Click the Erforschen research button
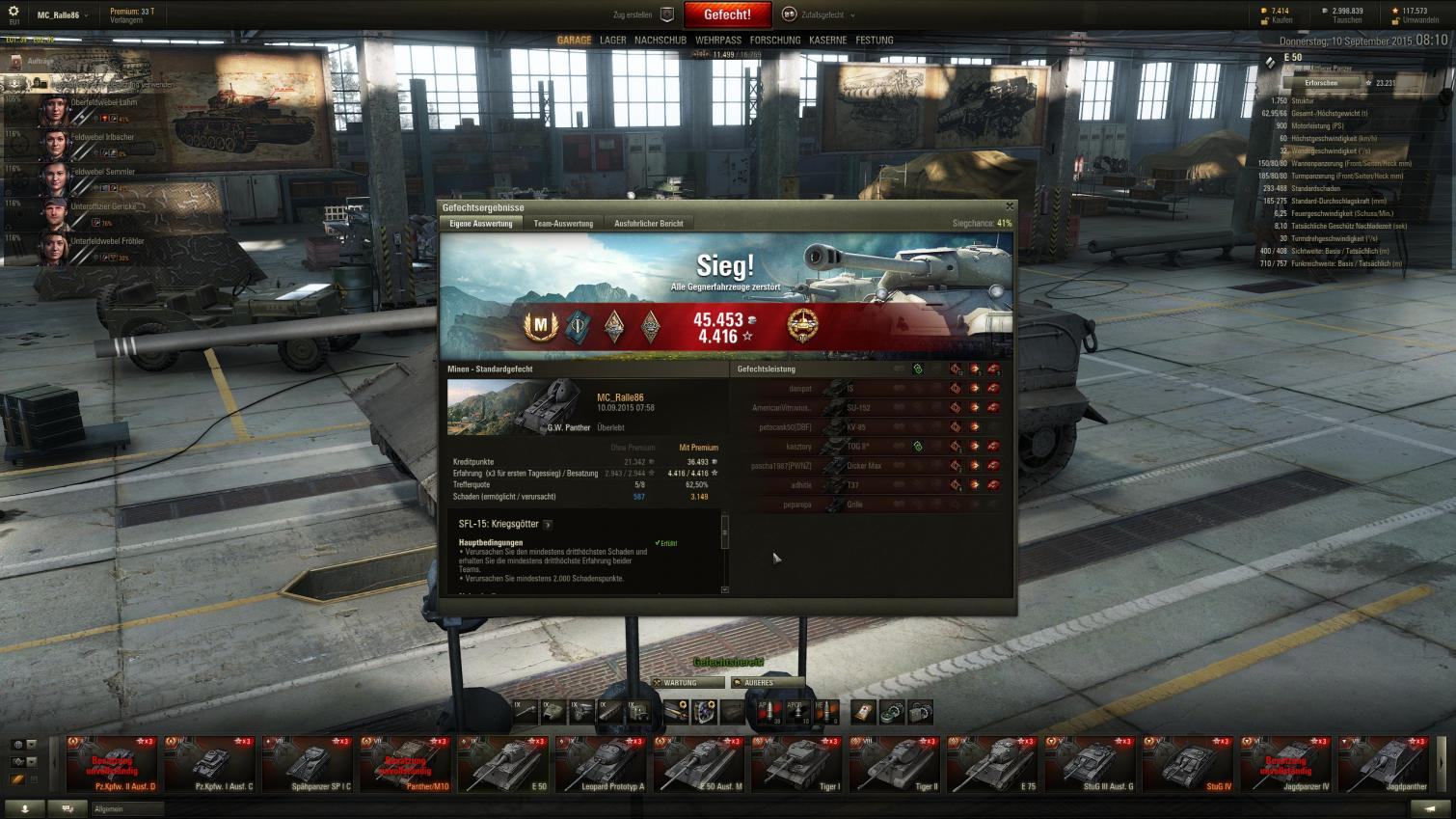Screen dimensions: 1456x819 (1320, 83)
